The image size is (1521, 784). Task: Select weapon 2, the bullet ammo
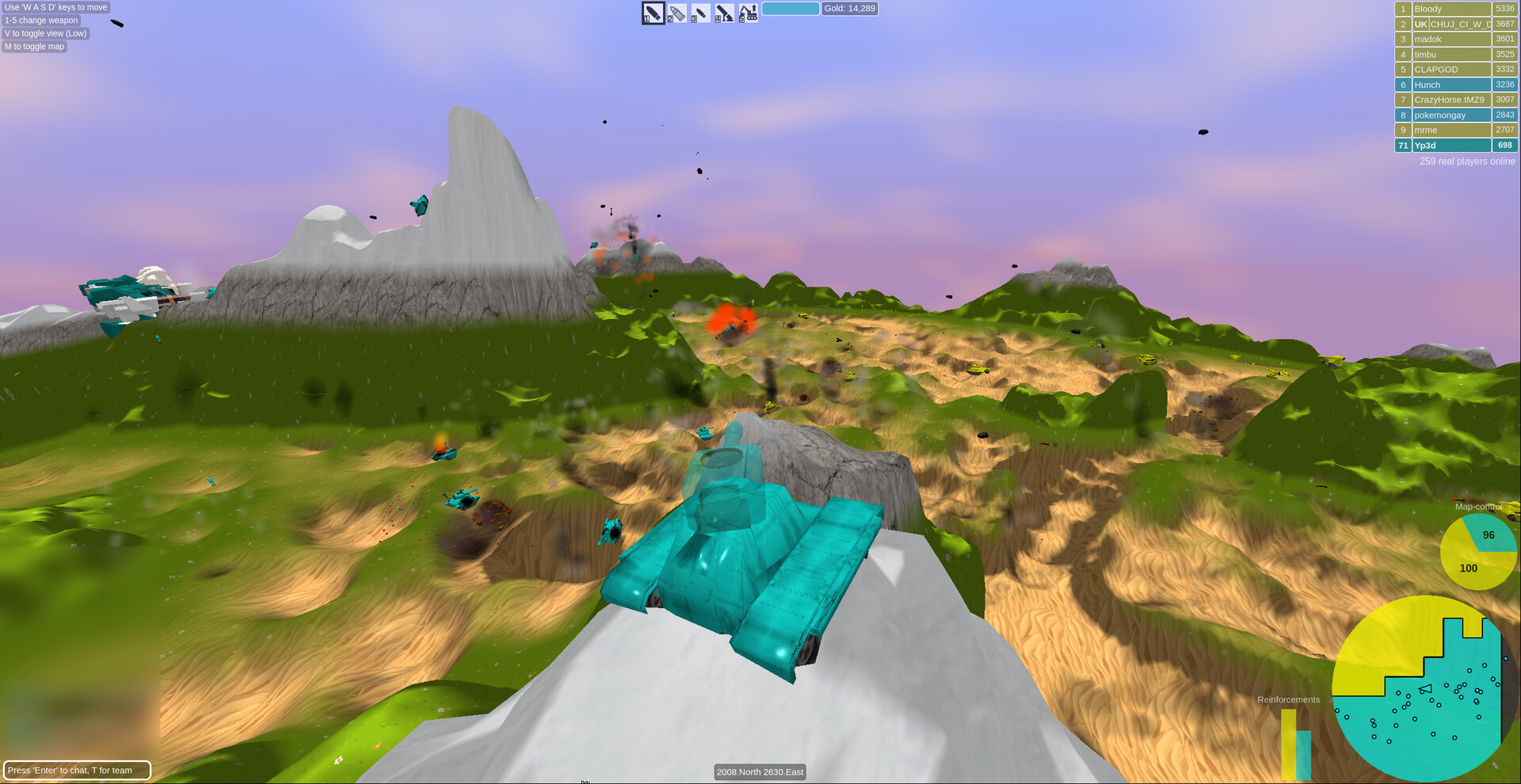(676, 13)
